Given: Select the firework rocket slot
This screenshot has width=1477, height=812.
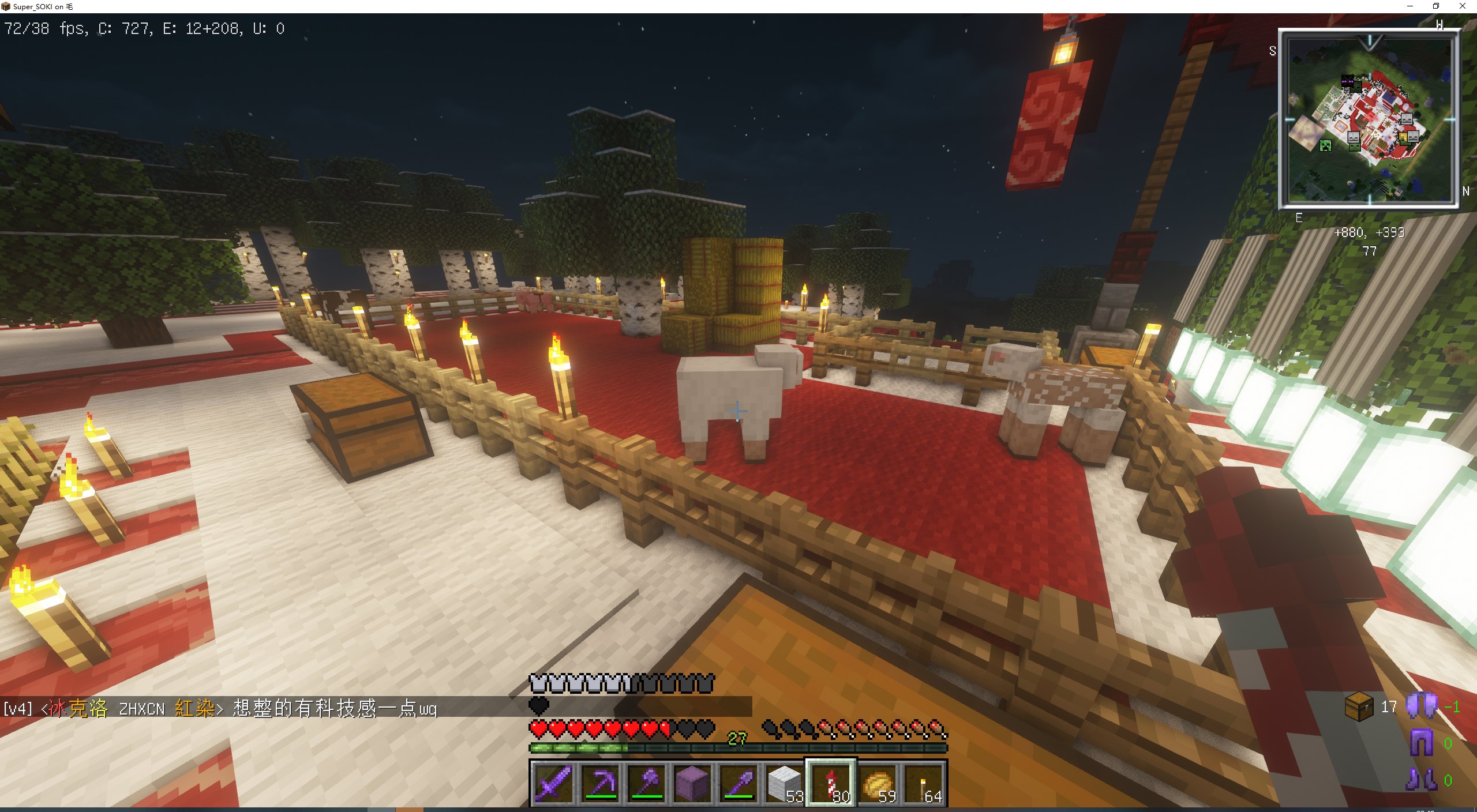Looking at the screenshot, I should pos(831,783).
